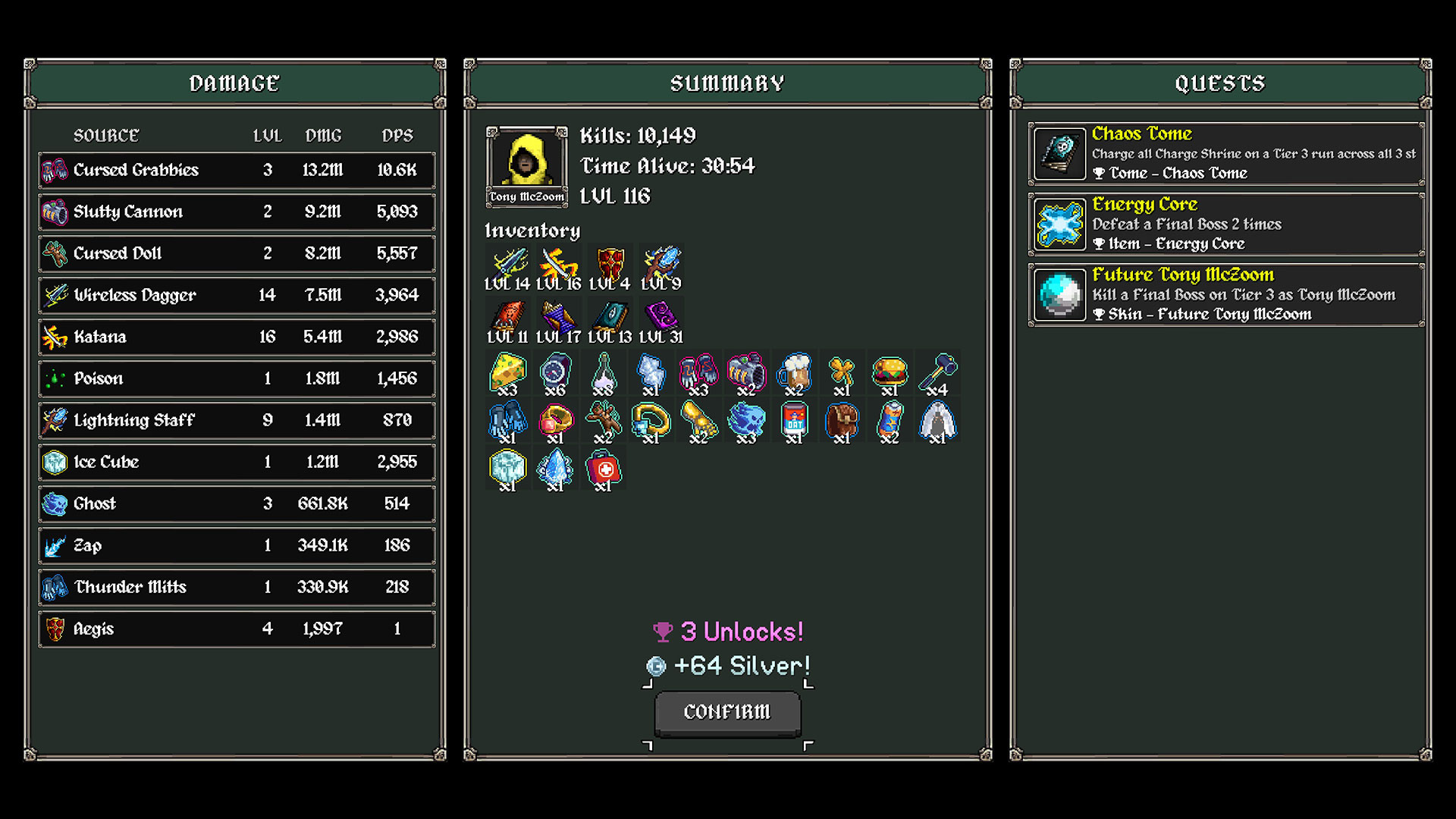Select the ice cube item icon

click(507, 469)
